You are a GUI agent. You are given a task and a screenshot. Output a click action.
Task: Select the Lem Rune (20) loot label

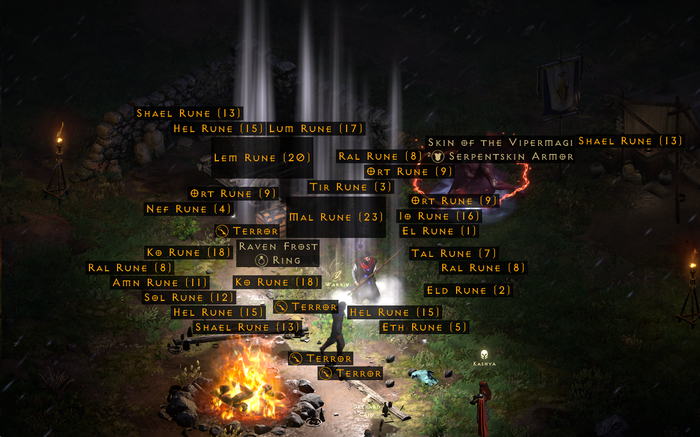pyautogui.click(x=262, y=157)
